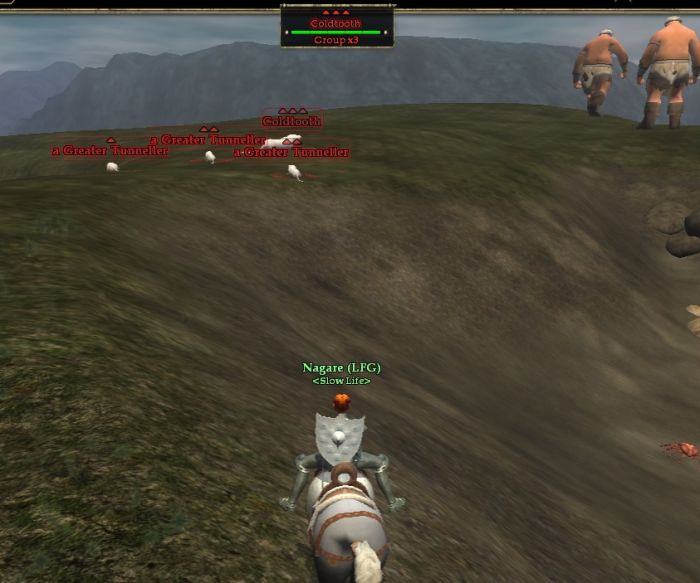Select Goldtooth's floating red nameplate
The image size is (700, 583).
pyautogui.click(x=292, y=121)
